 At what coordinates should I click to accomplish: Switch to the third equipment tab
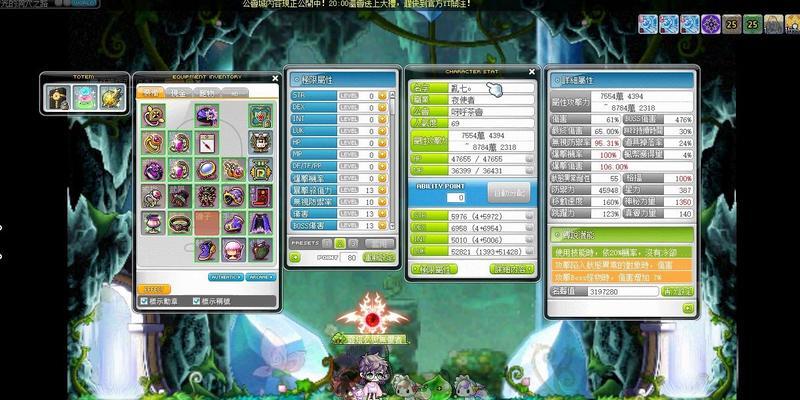tap(207, 92)
